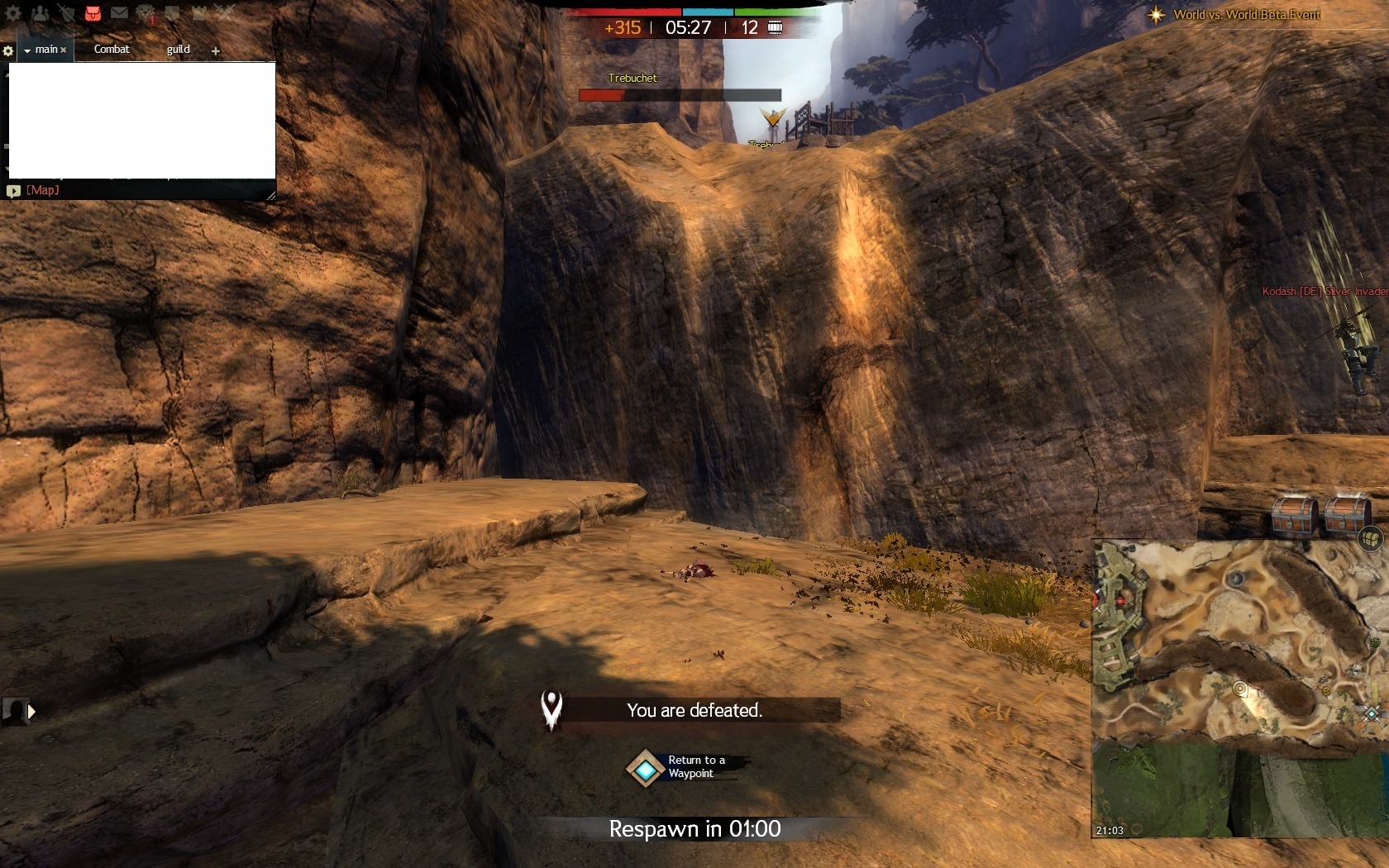
Task: Switch to the guild chat tab
Action: coord(178,50)
